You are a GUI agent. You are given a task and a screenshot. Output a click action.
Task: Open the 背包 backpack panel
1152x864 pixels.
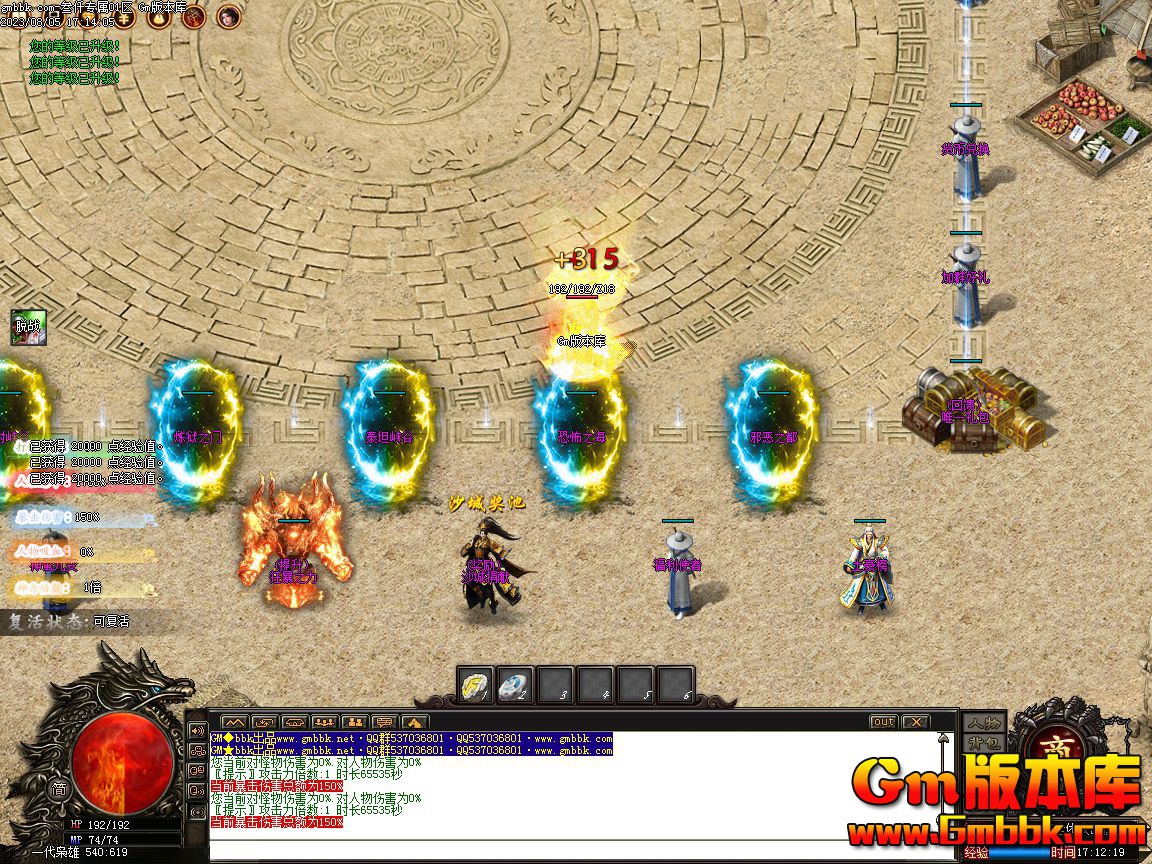[x=982, y=743]
